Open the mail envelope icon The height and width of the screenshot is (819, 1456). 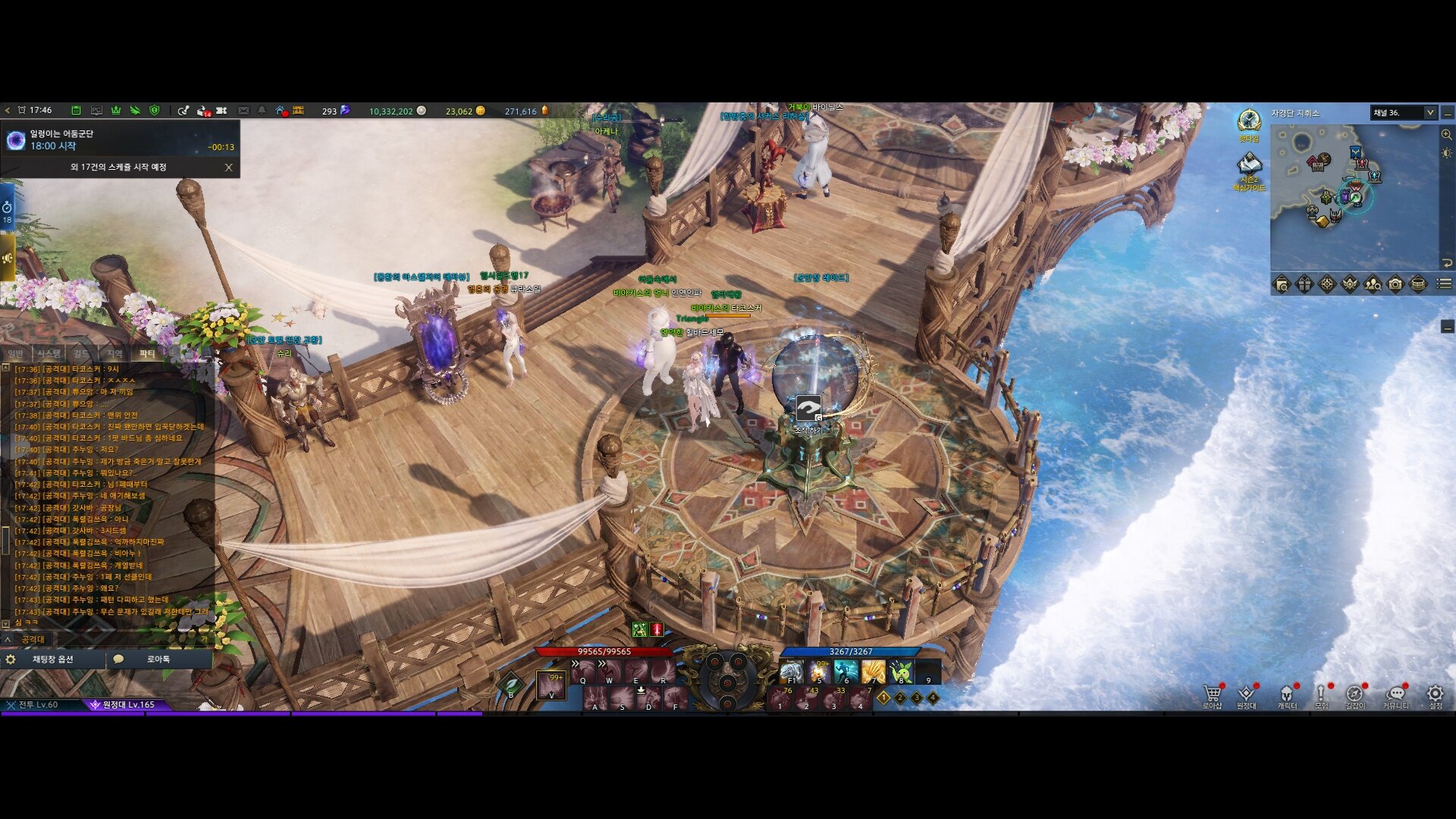243,111
